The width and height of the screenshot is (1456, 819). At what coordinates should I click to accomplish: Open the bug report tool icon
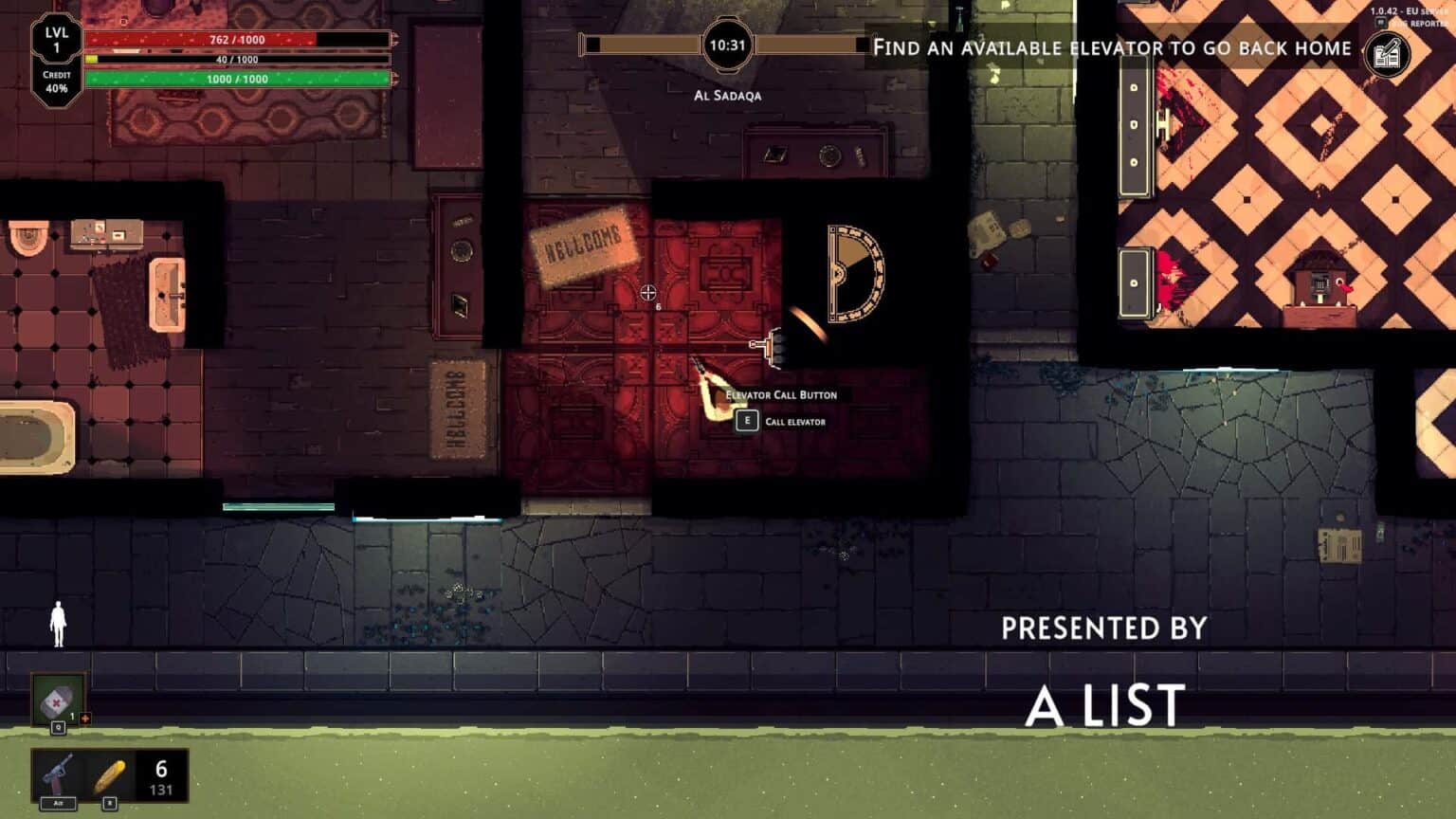coord(1388,52)
